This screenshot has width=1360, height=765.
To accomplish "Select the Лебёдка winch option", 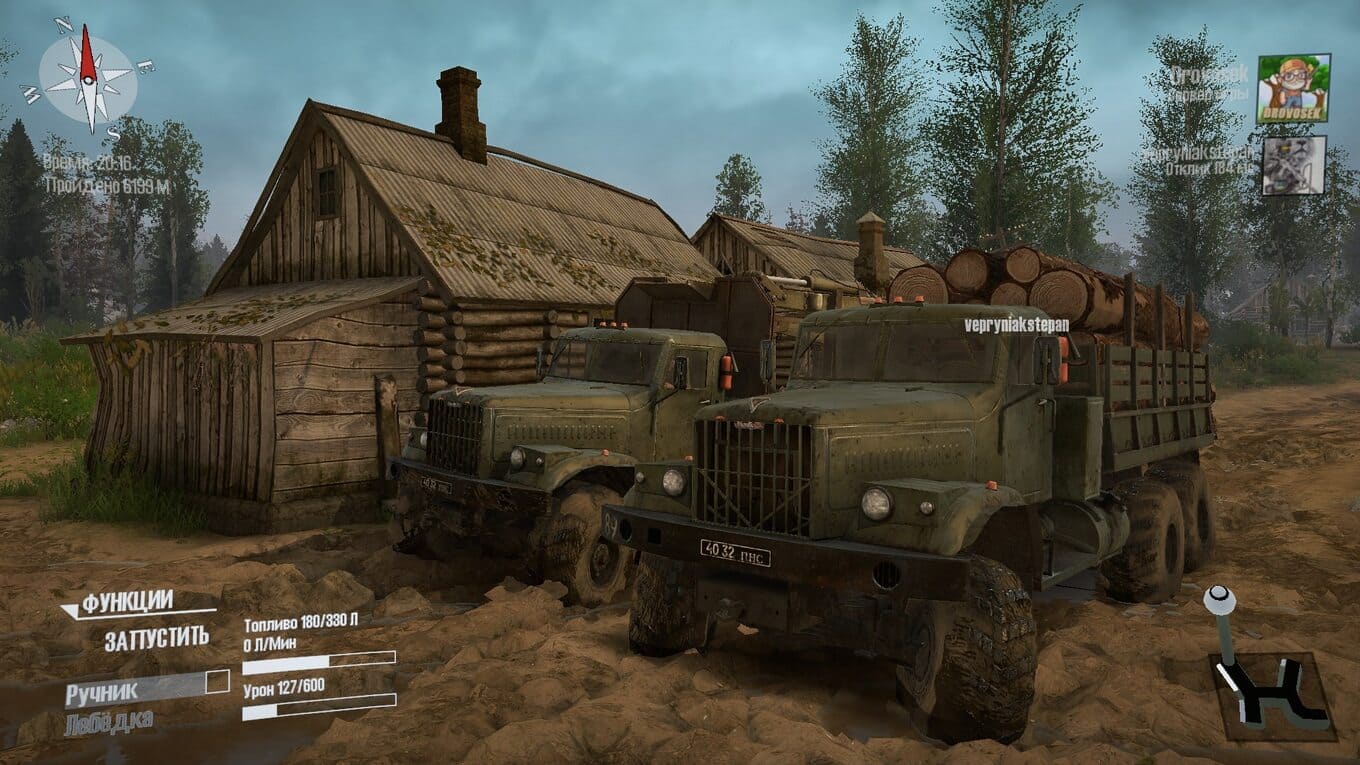I will coord(109,722).
